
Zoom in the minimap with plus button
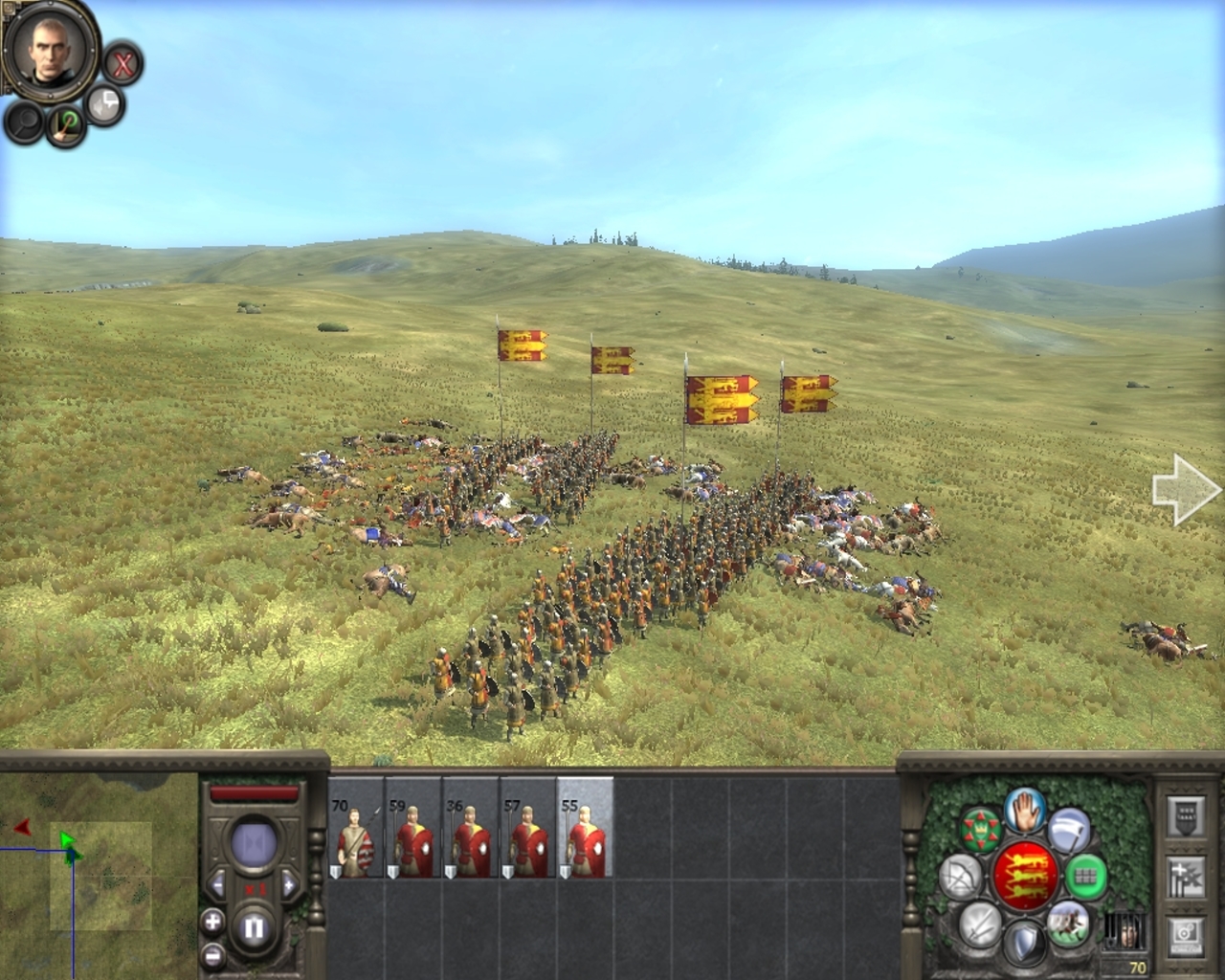pos(212,923)
